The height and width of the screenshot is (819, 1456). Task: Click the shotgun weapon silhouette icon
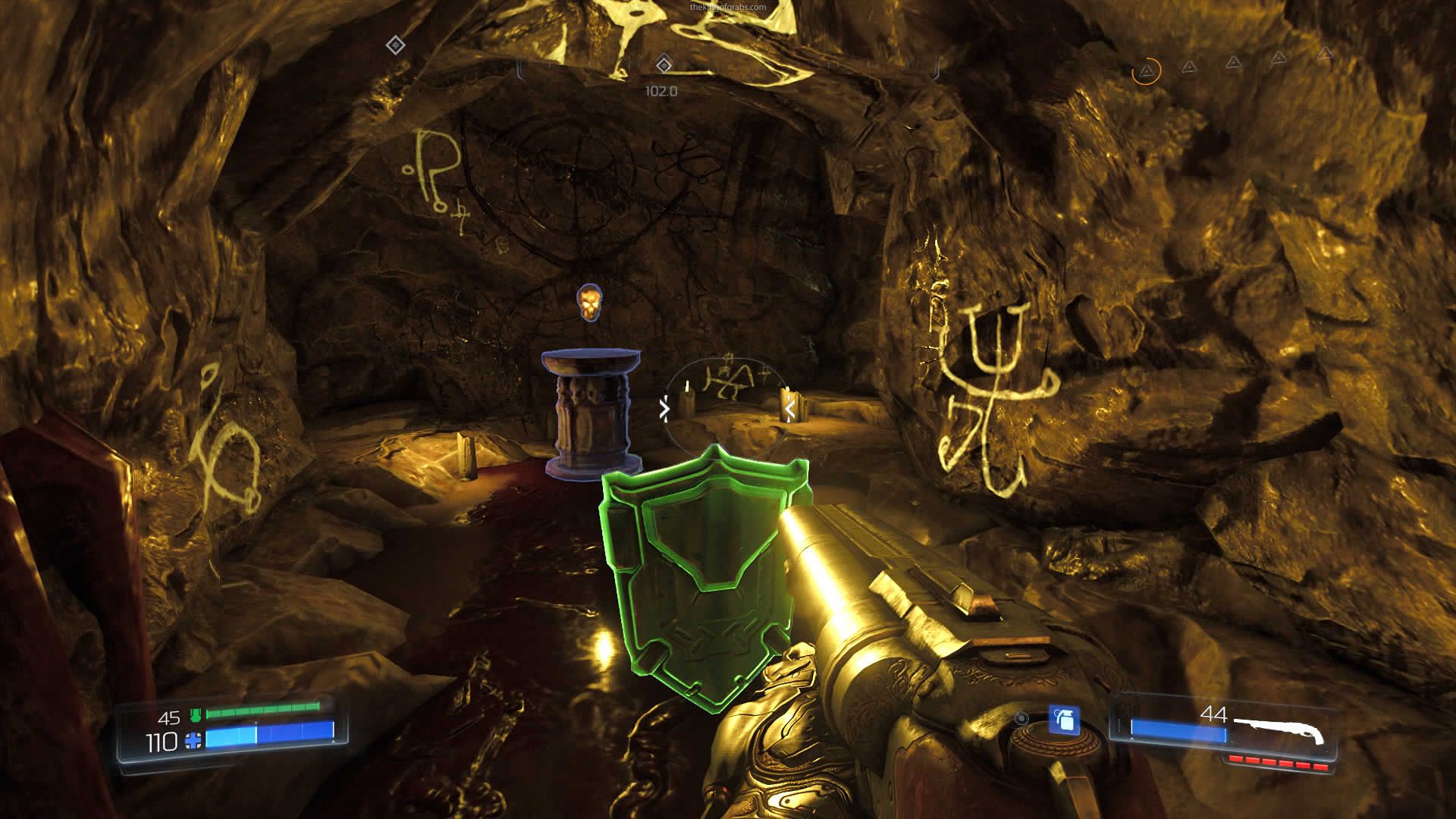coord(1279,730)
